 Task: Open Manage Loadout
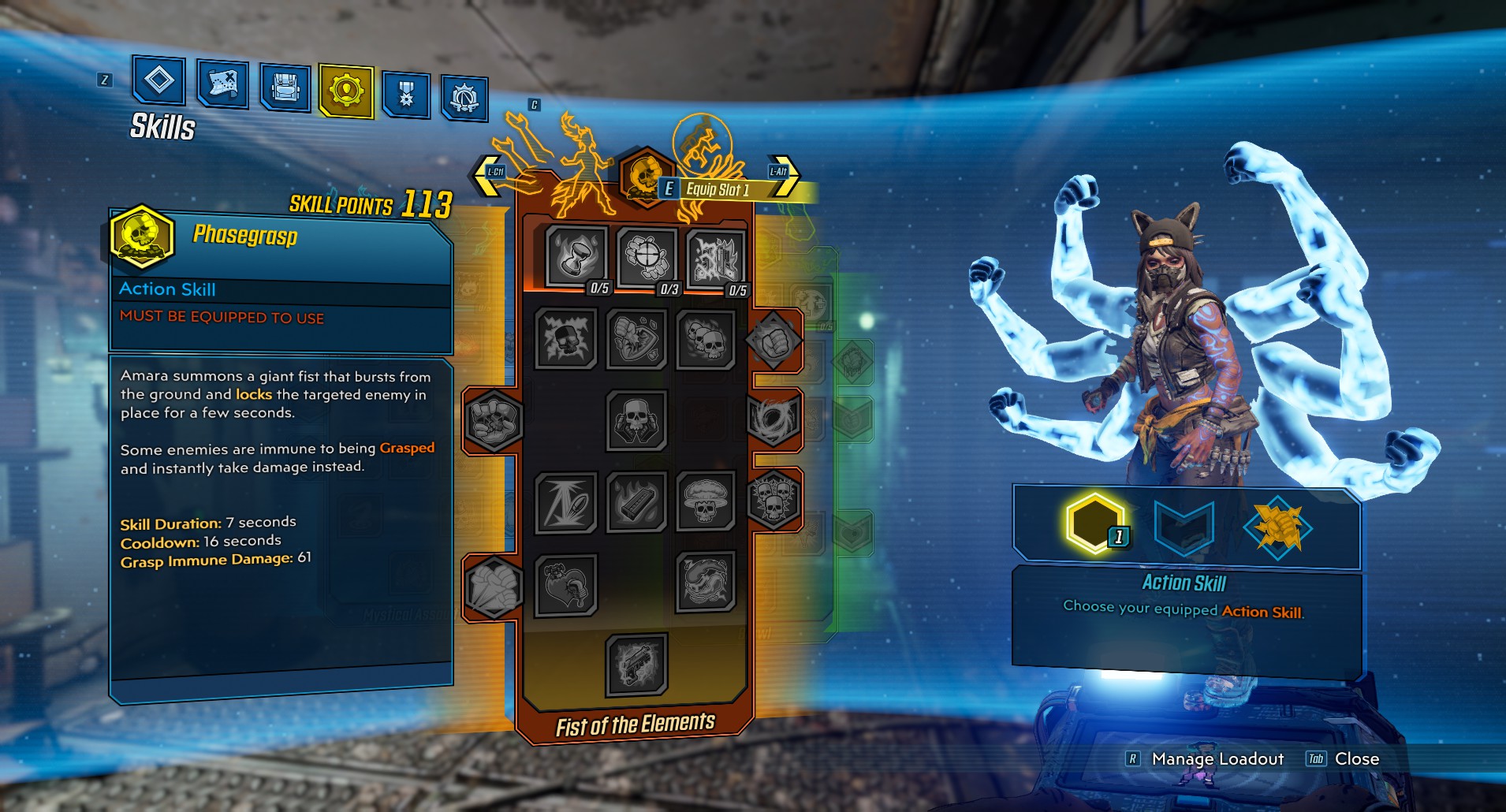pyautogui.click(x=1217, y=759)
